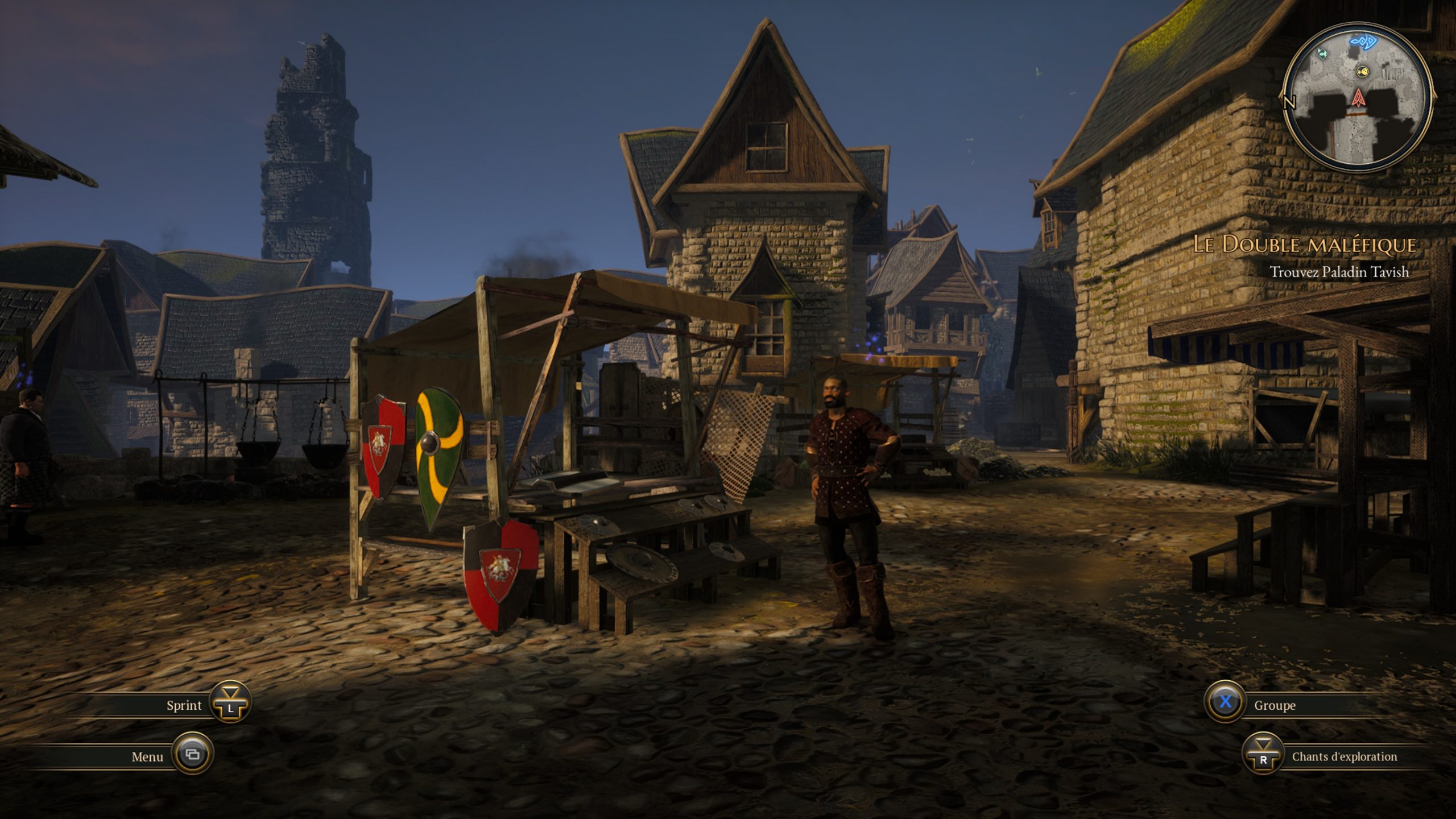Select the yellow marker on the minimap
This screenshot has height=819, width=1456.
pos(1362,71)
